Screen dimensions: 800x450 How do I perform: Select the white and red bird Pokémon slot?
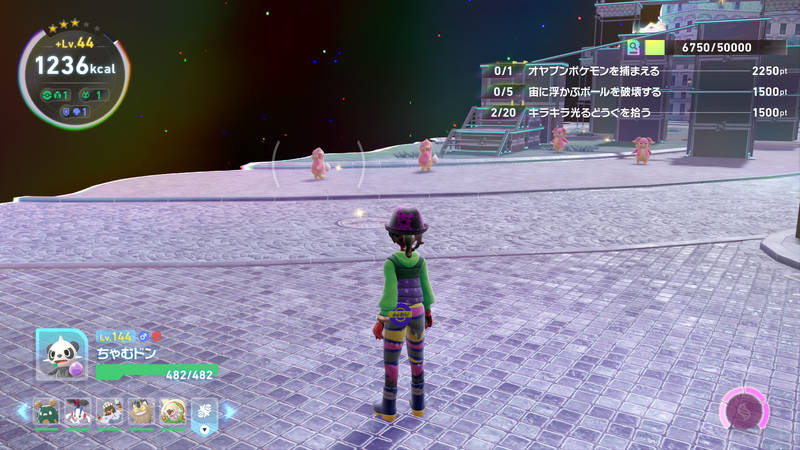point(77,411)
